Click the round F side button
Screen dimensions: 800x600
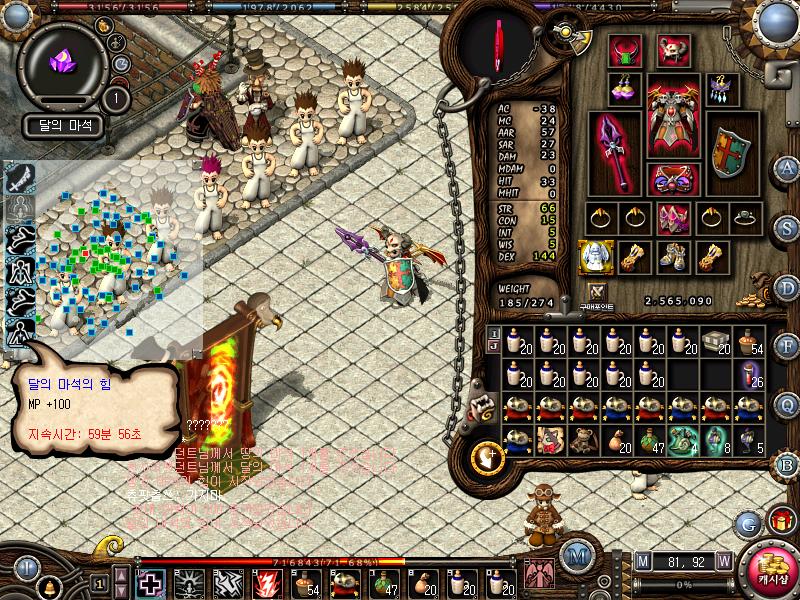[x=786, y=347]
